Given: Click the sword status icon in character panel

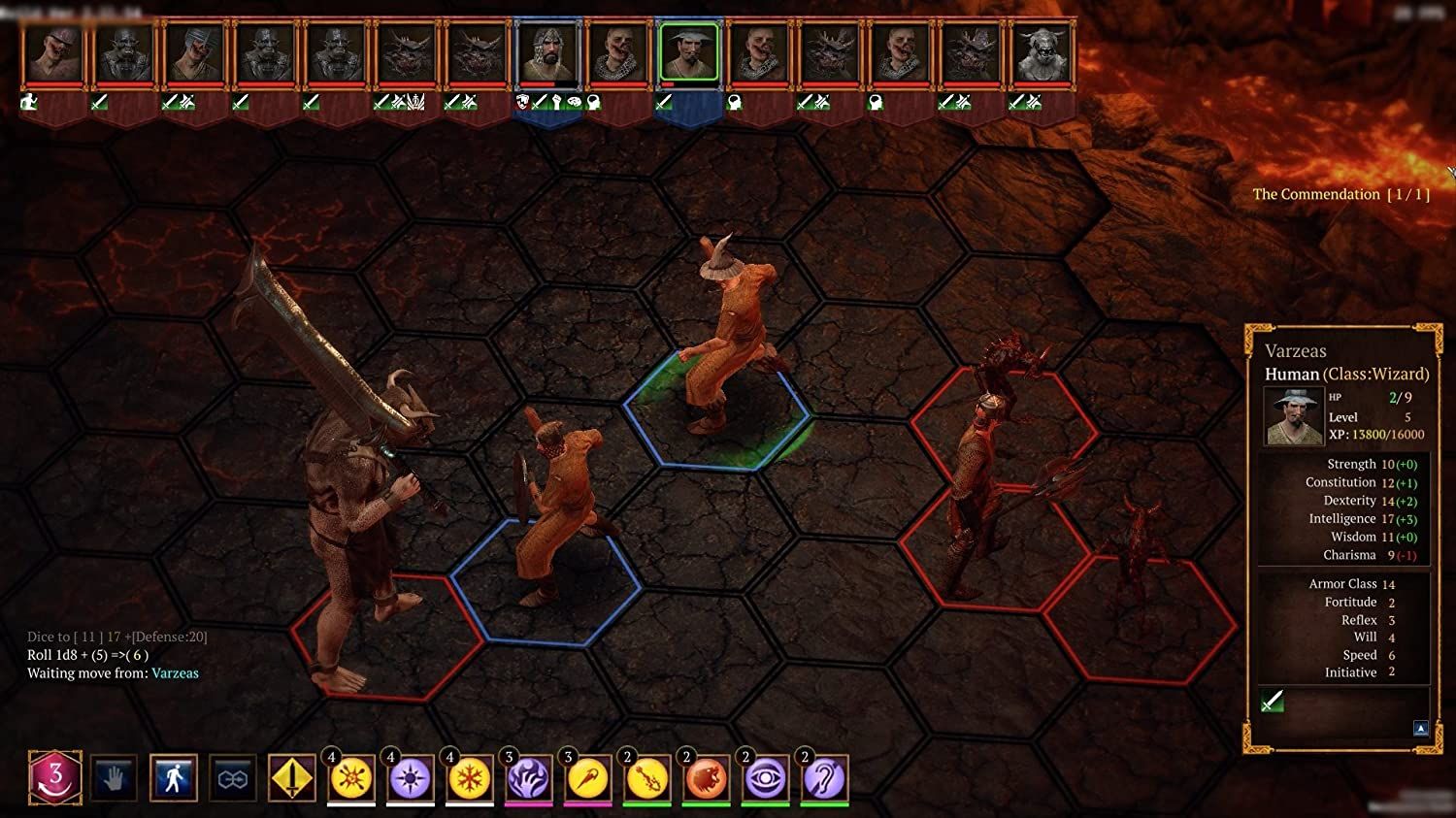Looking at the screenshot, I should point(1272,701).
